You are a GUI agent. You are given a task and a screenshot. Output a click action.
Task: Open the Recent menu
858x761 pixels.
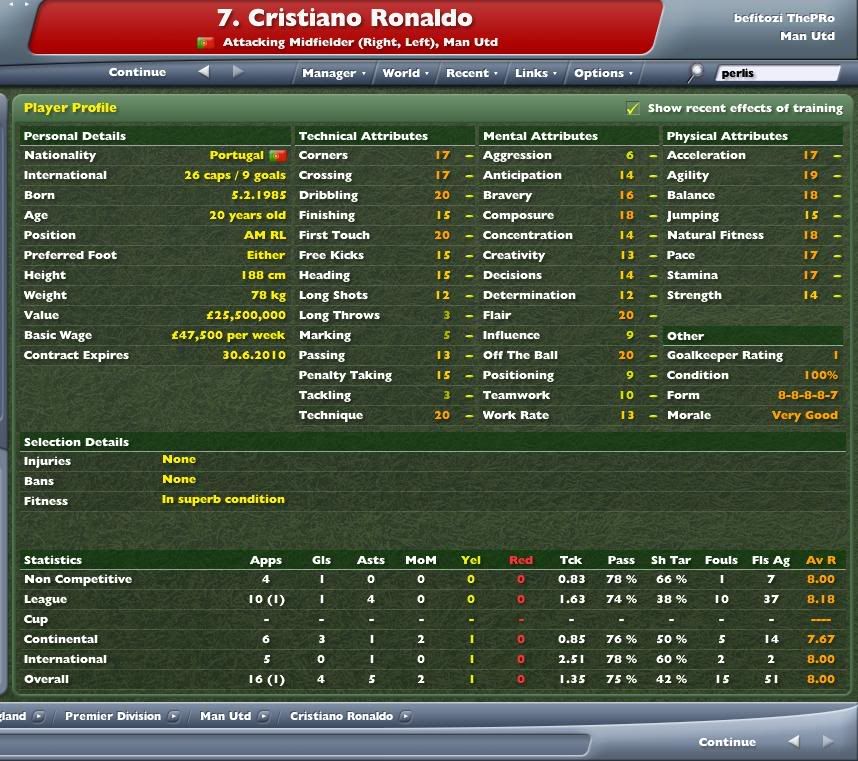point(471,73)
